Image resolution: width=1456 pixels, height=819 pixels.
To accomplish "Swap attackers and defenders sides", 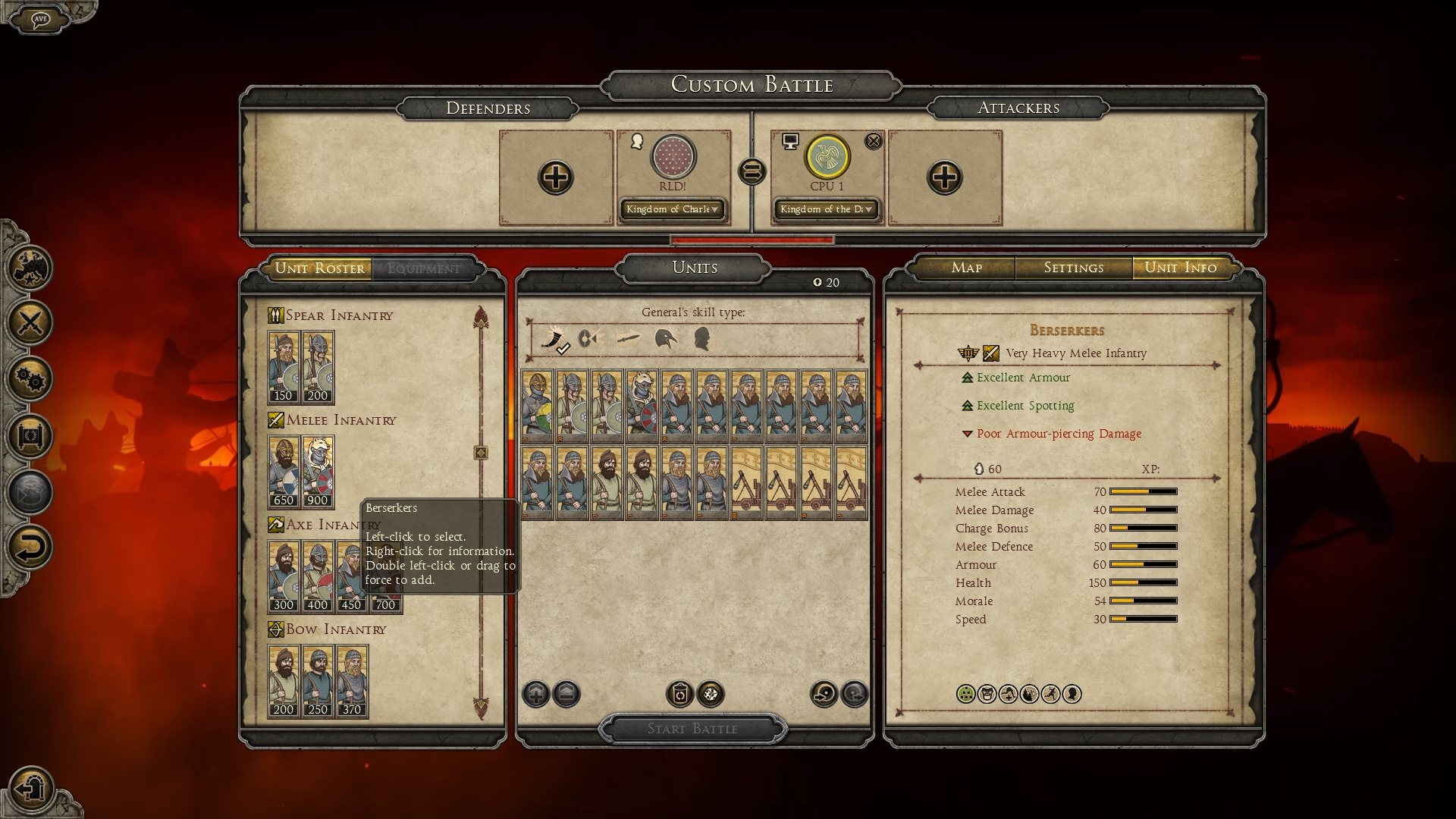I will (x=752, y=171).
